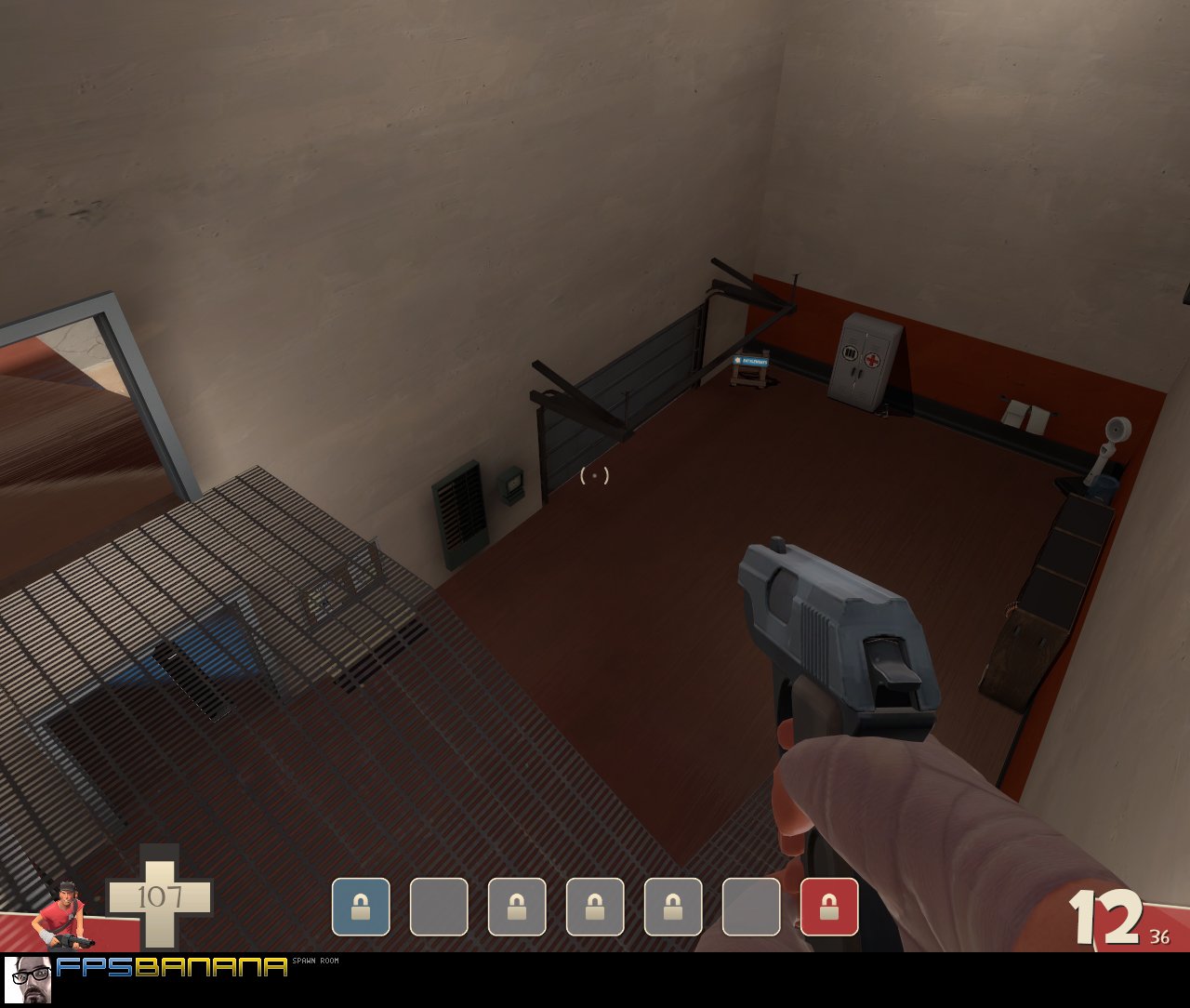
Task: Click the bearded man avatar thumbnail
Action: point(28,978)
